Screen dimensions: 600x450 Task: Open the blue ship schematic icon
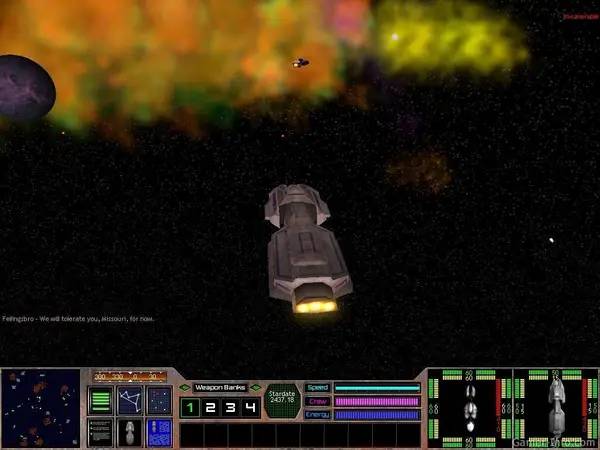(x=159, y=432)
